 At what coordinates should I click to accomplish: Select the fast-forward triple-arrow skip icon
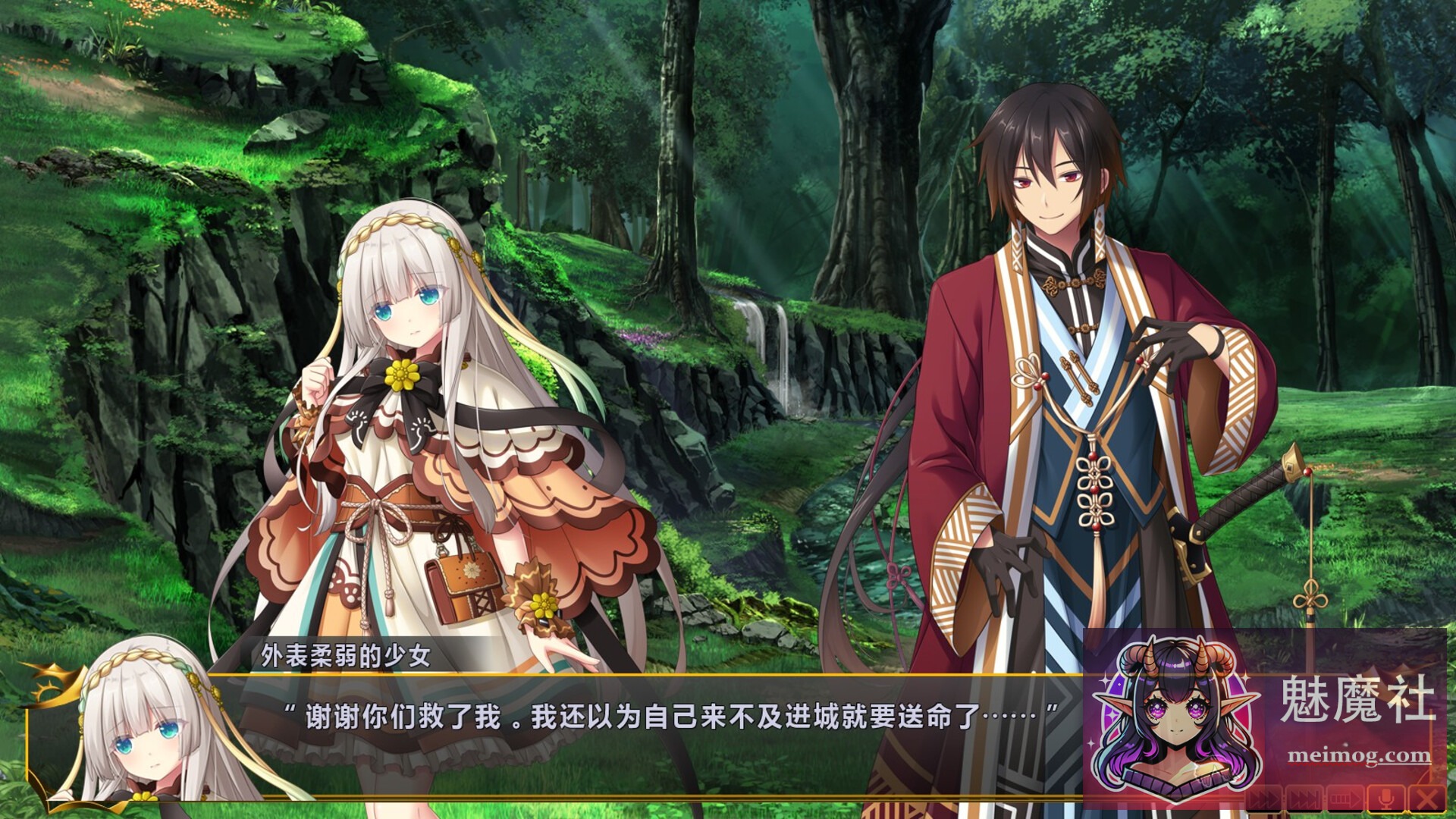click(1265, 796)
